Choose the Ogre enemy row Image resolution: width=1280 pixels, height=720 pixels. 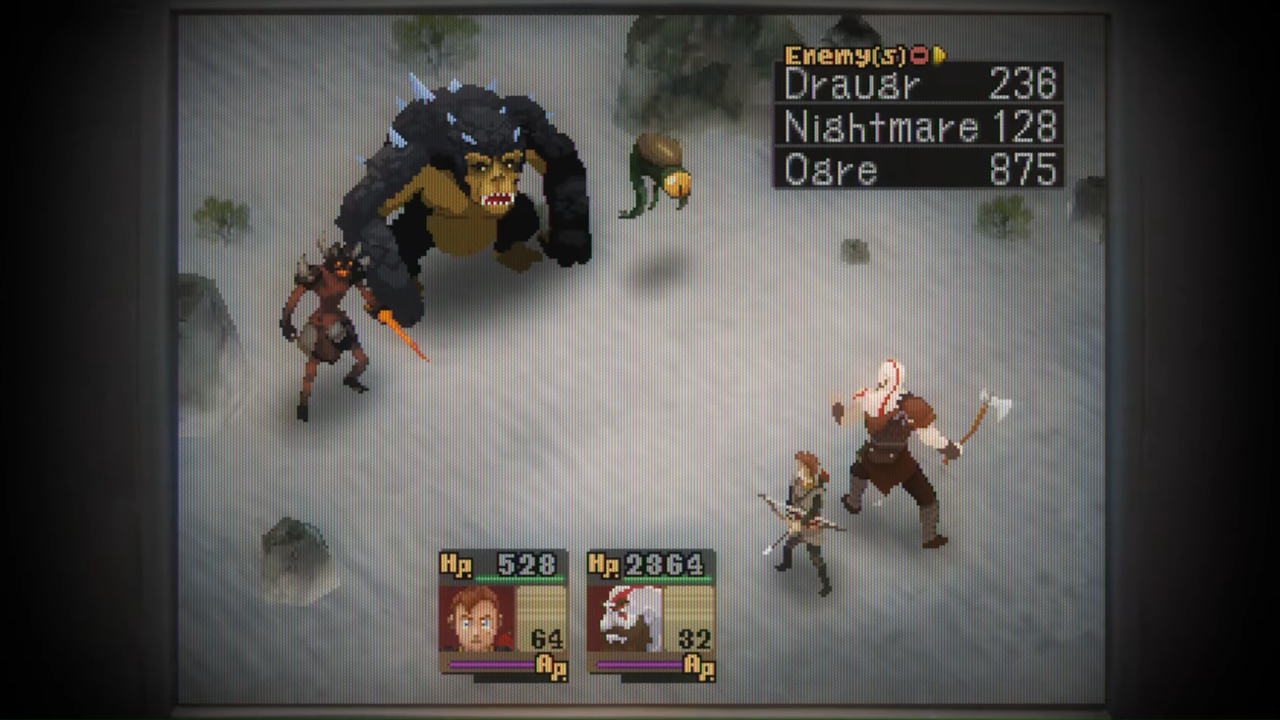[x=918, y=169]
